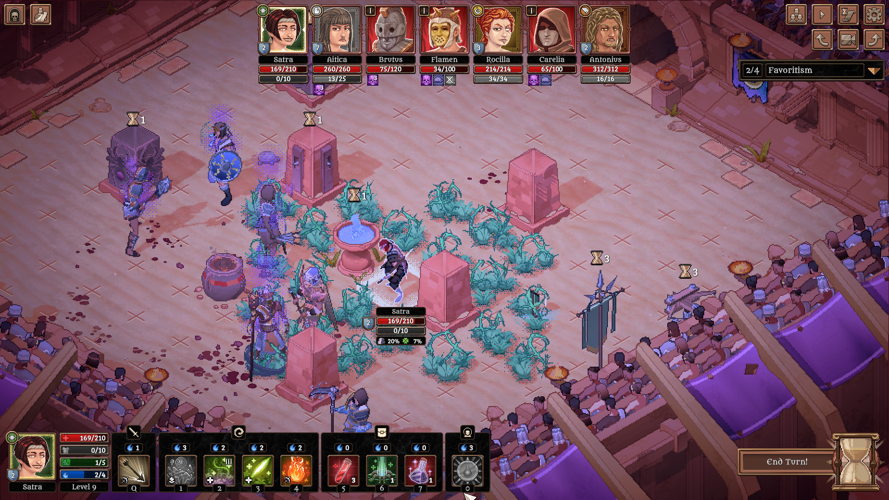Expand the Favoritism objective dropdown
The height and width of the screenshot is (500, 889).
876,70
